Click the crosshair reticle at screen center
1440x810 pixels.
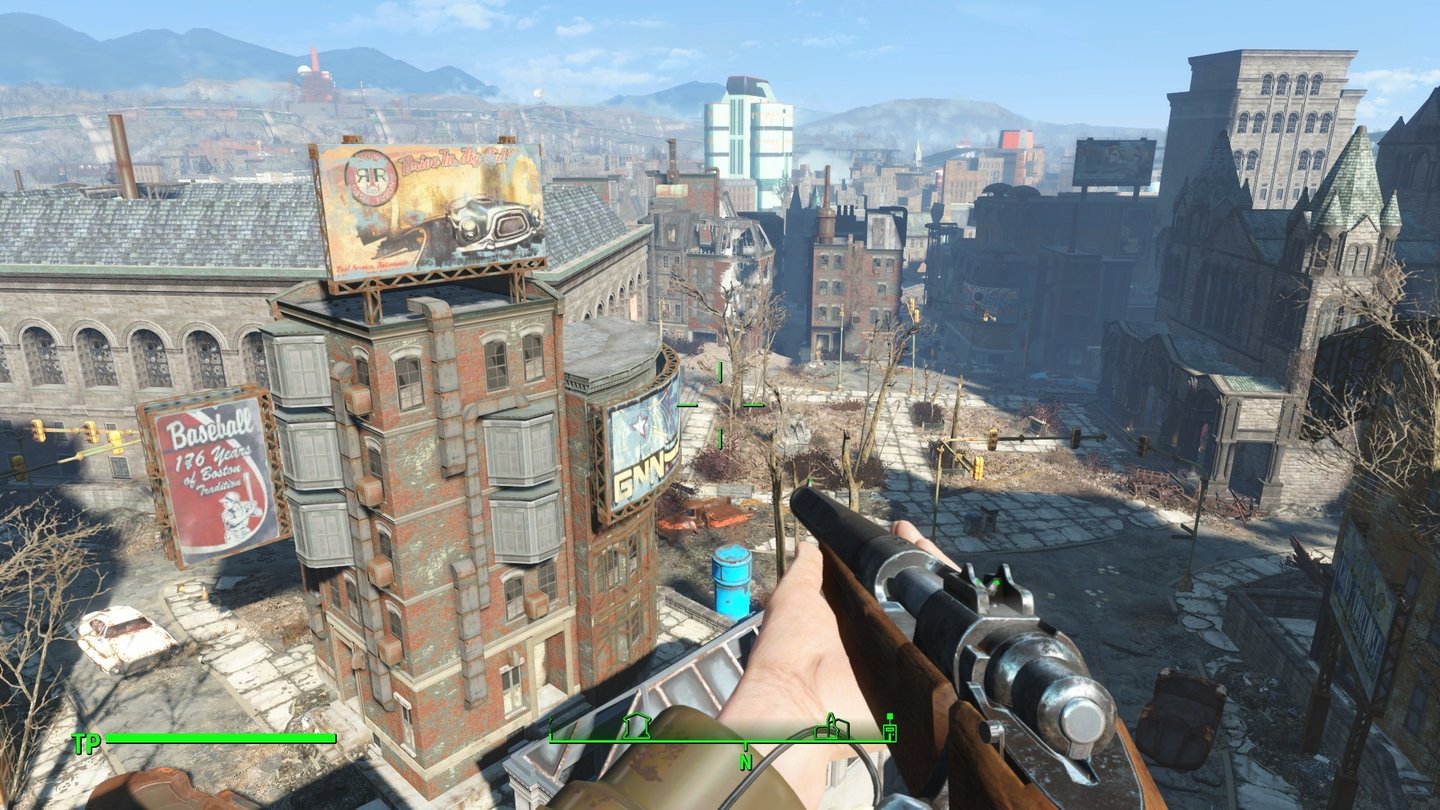[x=719, y=406]
